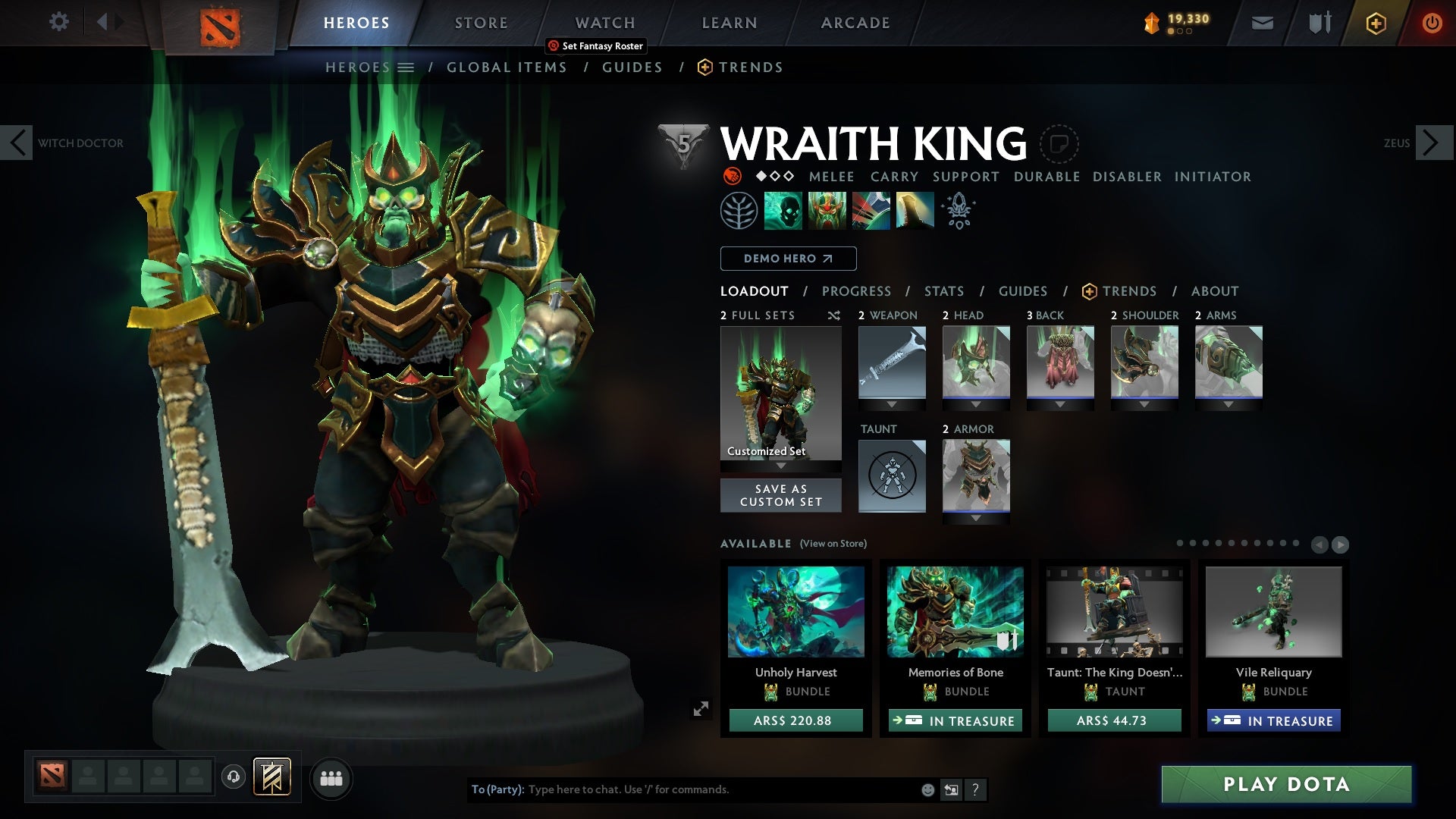Select the Reincarnation ability icon
The width and height of the screenshot is (1456, 819).
[x=914, y=210]
